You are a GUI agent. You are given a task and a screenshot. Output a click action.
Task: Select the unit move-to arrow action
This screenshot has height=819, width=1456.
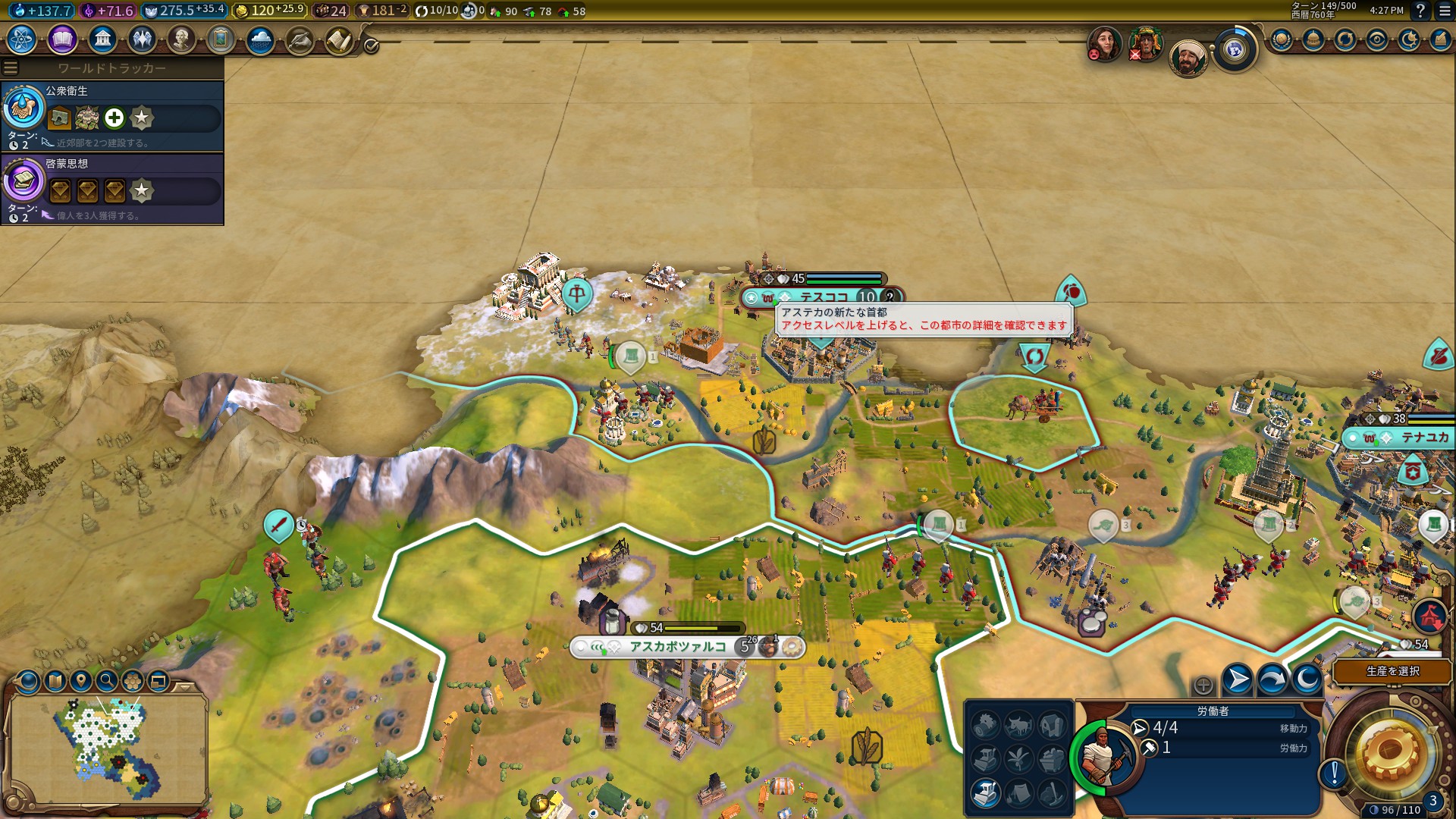1237,679
